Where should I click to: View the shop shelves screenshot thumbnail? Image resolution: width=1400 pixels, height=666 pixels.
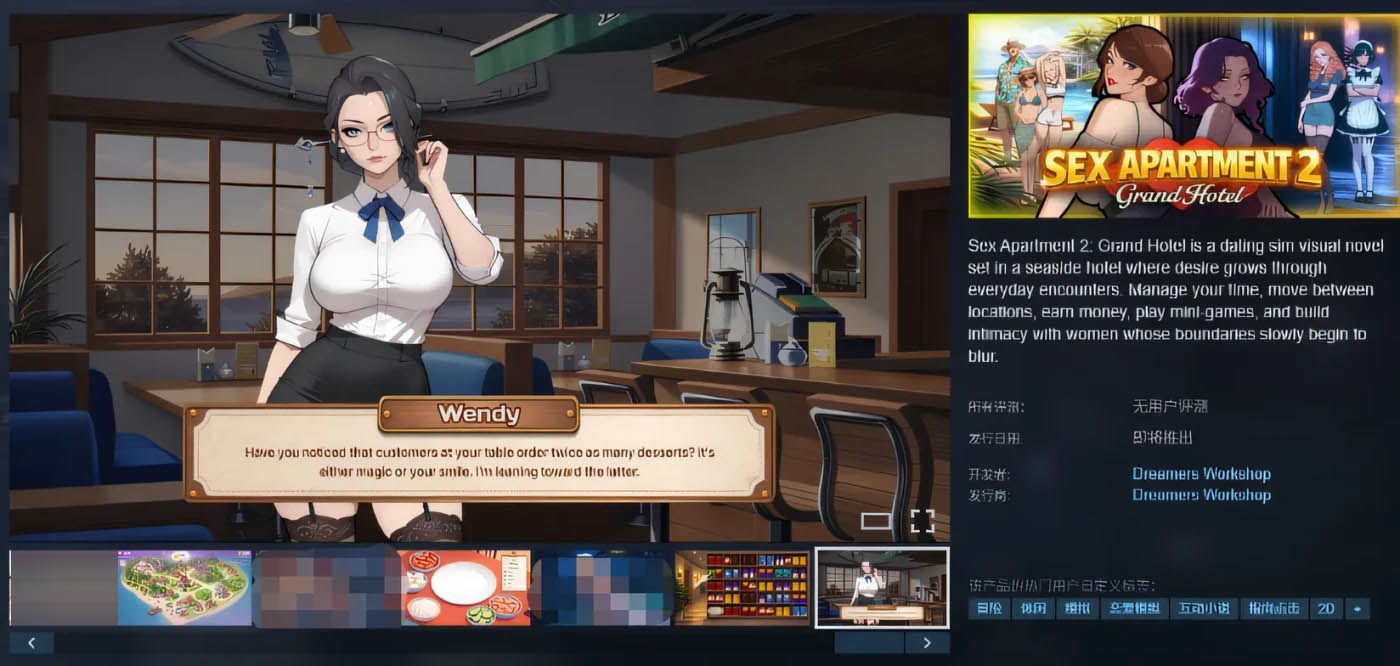[x=742, y=588]
